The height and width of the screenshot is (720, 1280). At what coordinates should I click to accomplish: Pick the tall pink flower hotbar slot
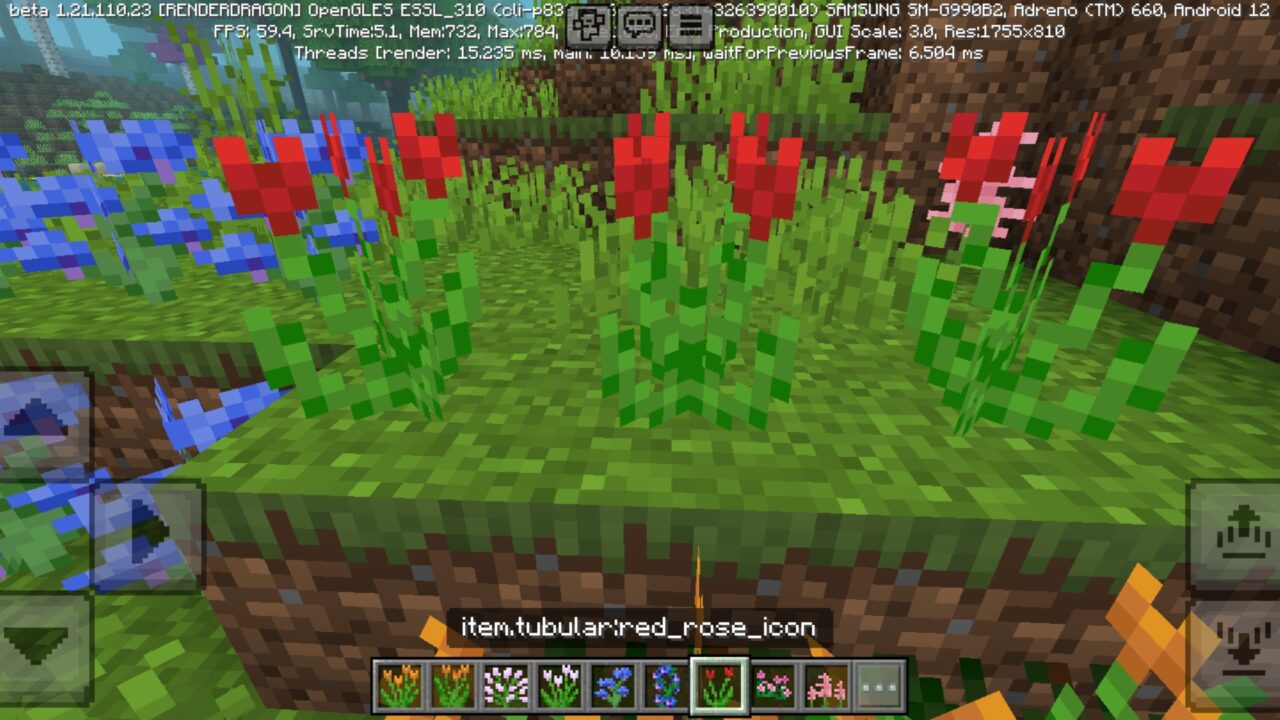(x=826, y=686)
